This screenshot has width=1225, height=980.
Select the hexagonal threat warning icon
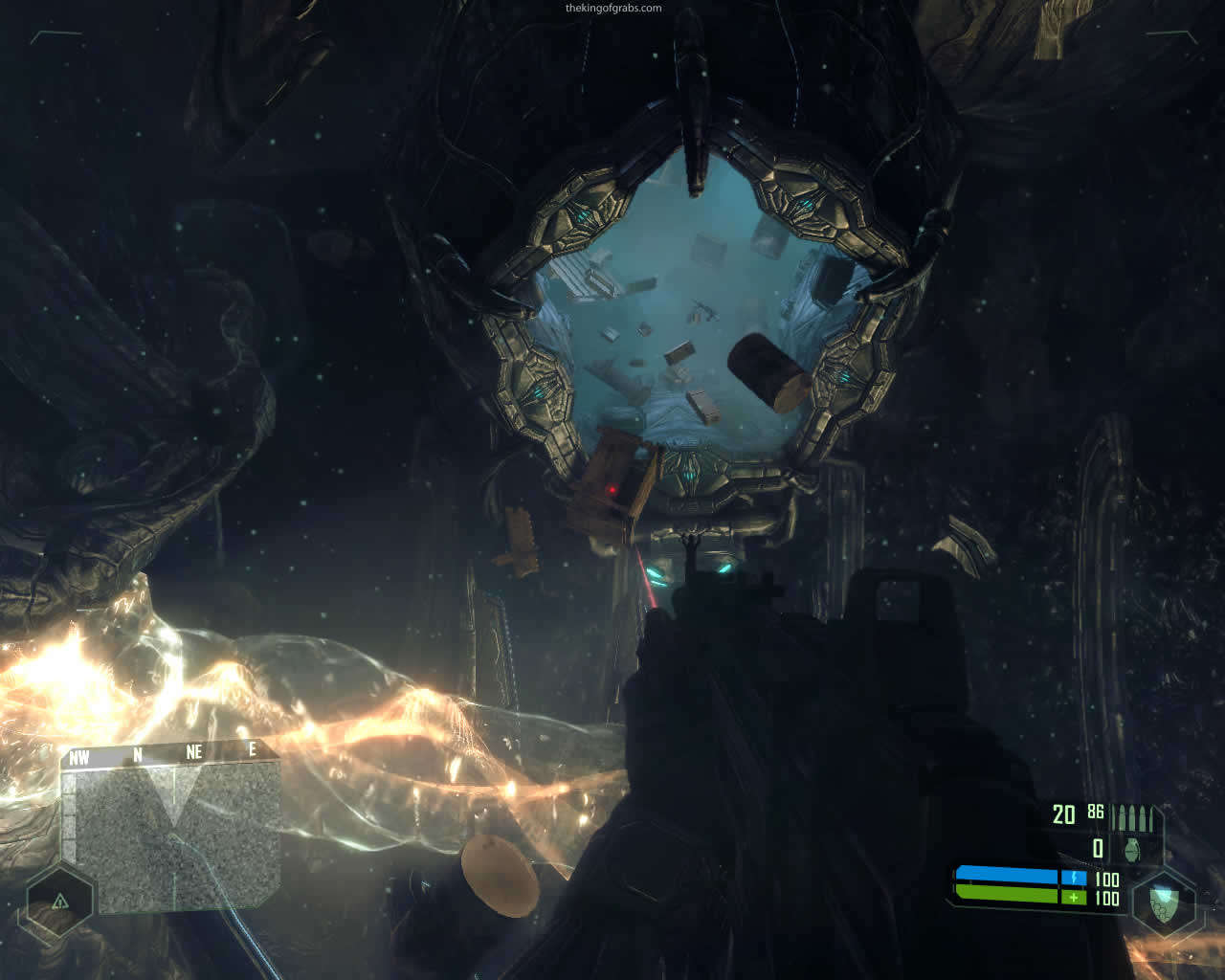[59, 902]
